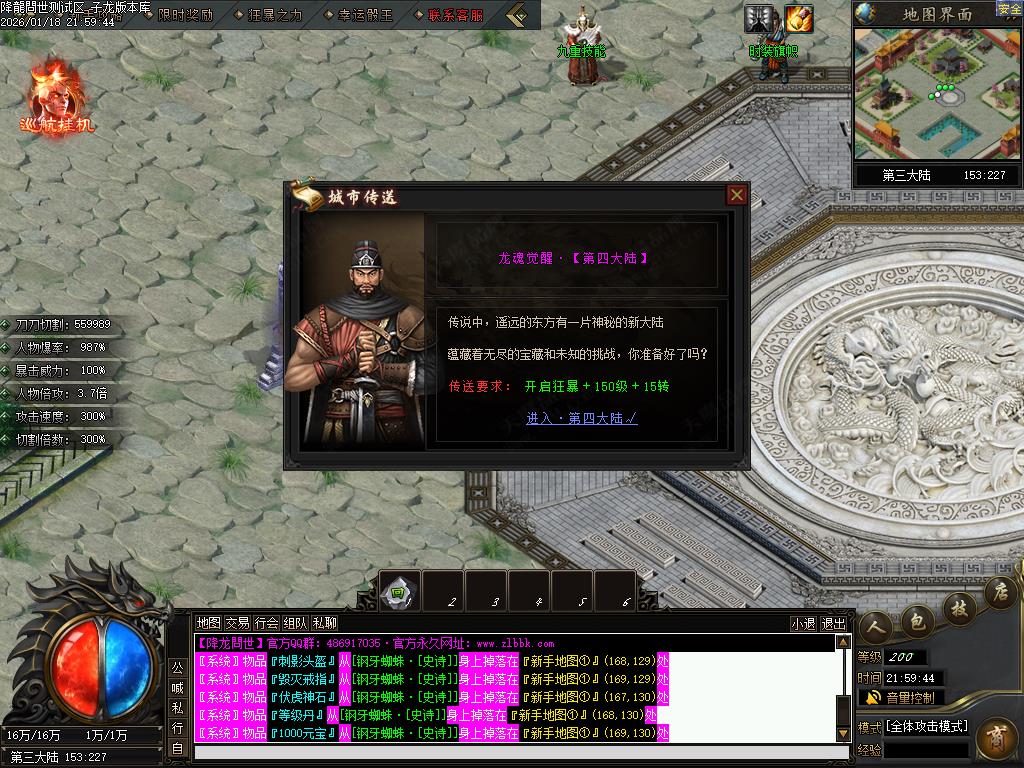Open the character panel with 人 button
Screen dimensions: 1024x768
(x=876, y=627)
